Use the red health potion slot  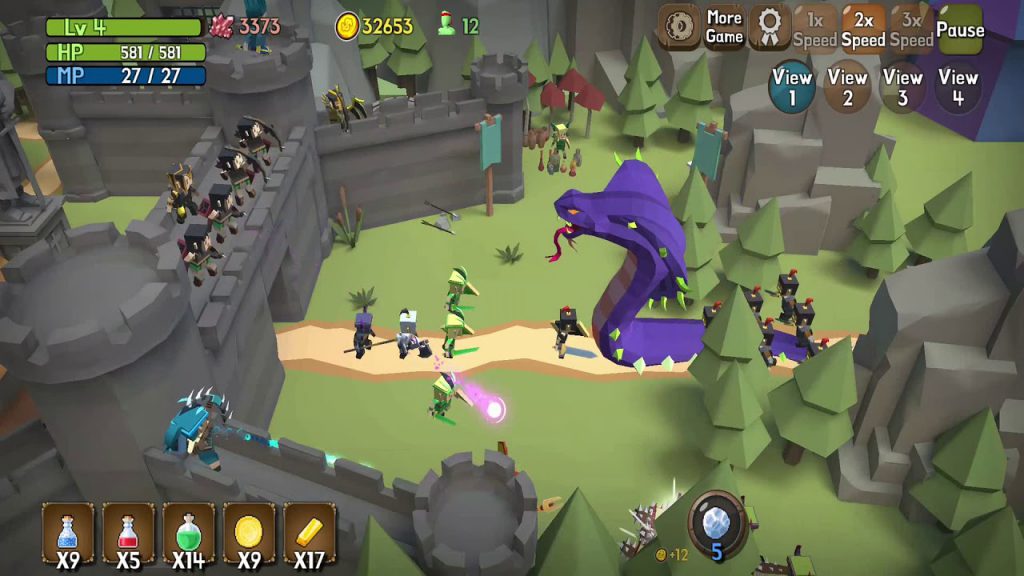pyautogui.click(x=128, y=534)
